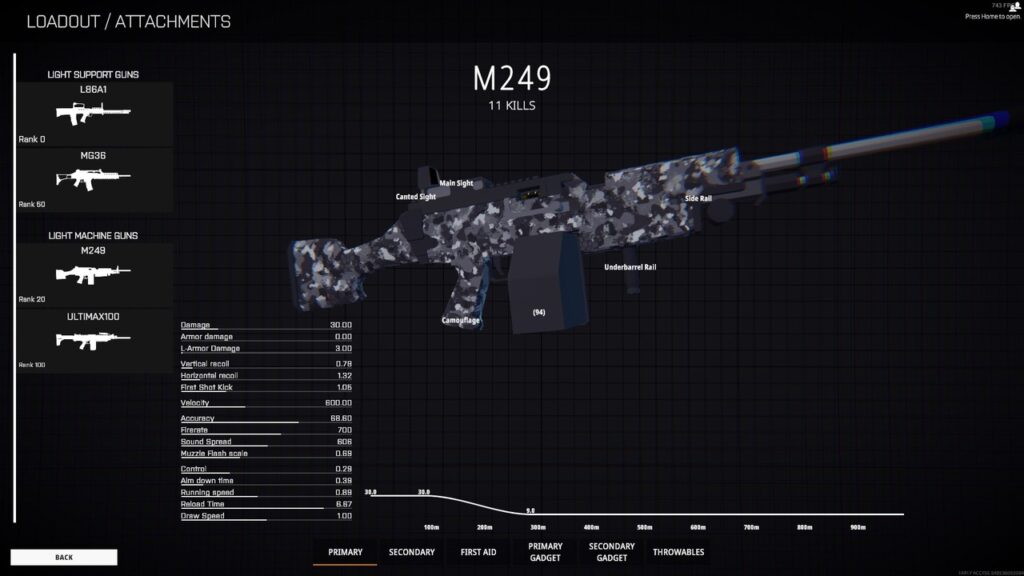Screen dimensions: 1024x576
Task: Switch to the Primary tab
Action: click(345, 552)
